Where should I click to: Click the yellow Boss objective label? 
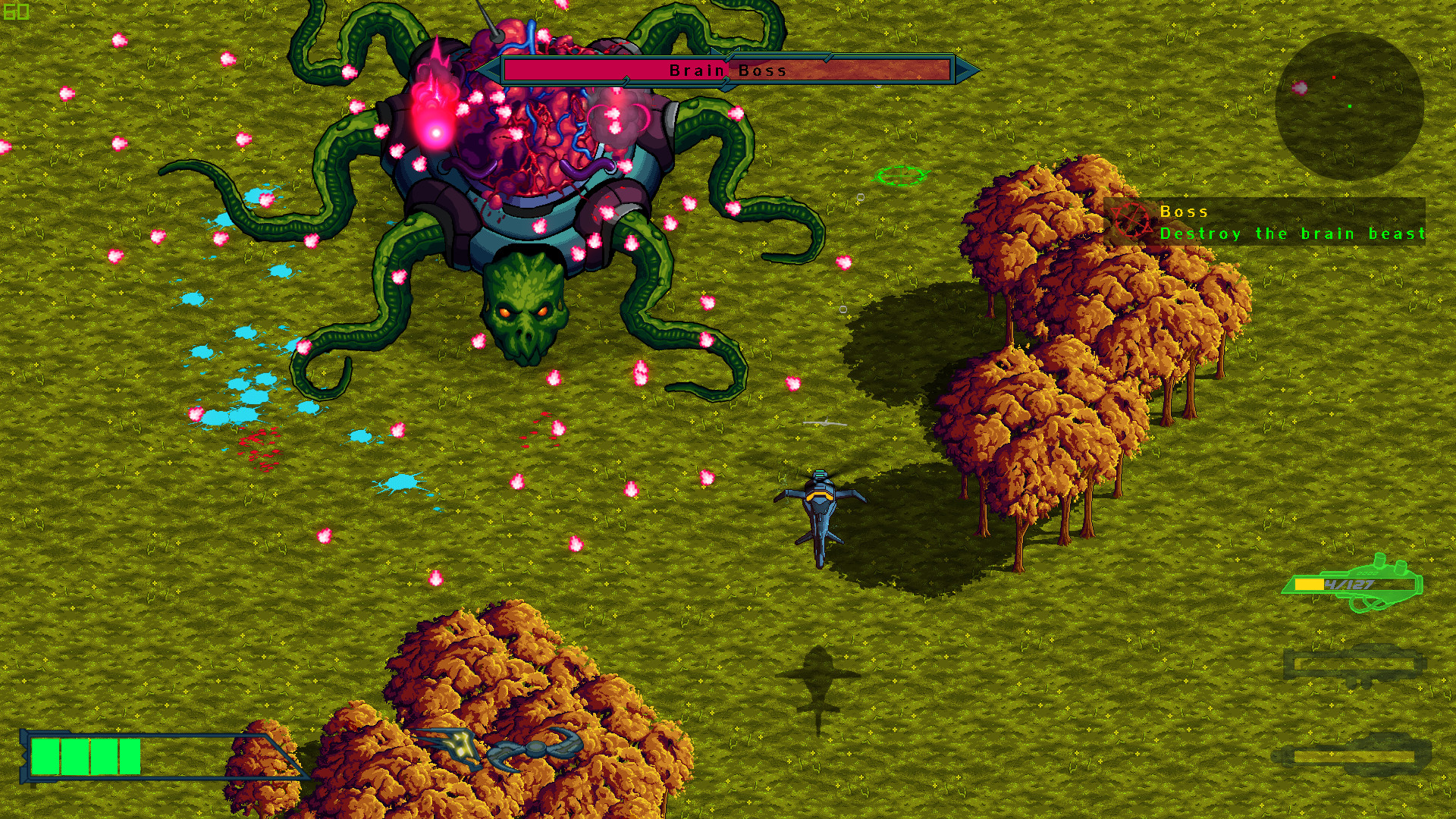point(1183,212)
